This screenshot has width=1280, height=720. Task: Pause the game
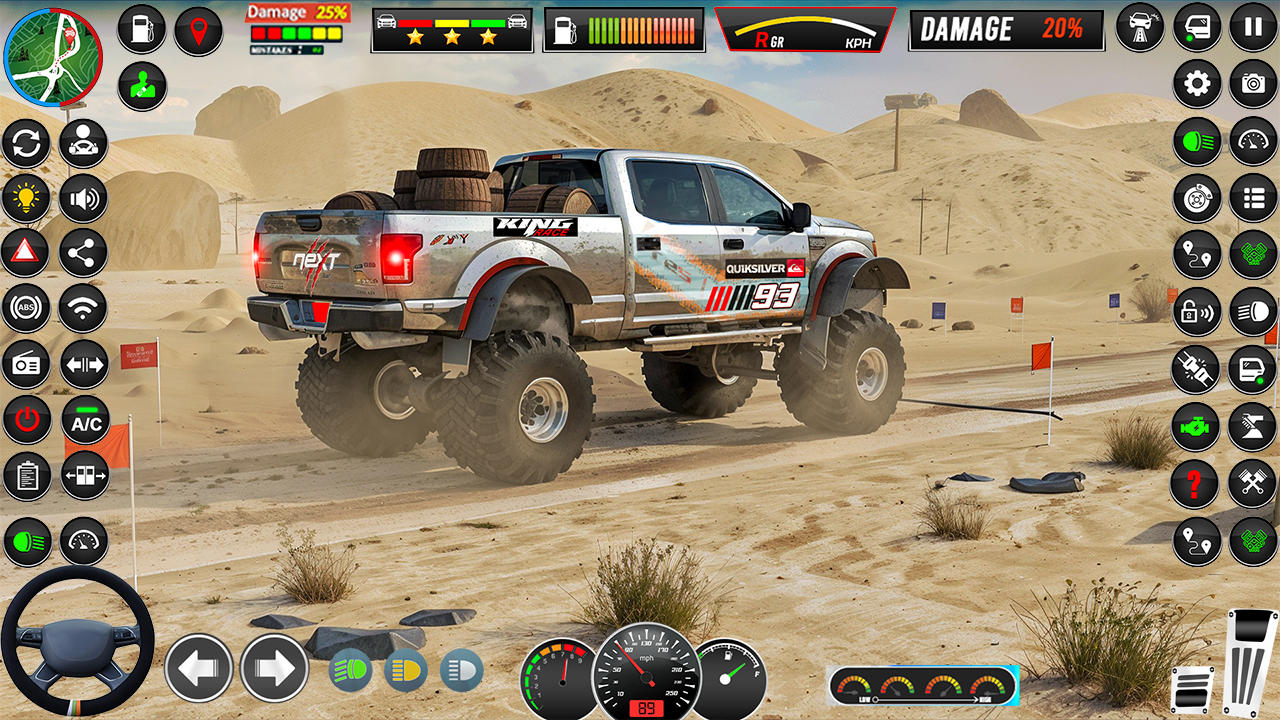(x=1253, y=27)
